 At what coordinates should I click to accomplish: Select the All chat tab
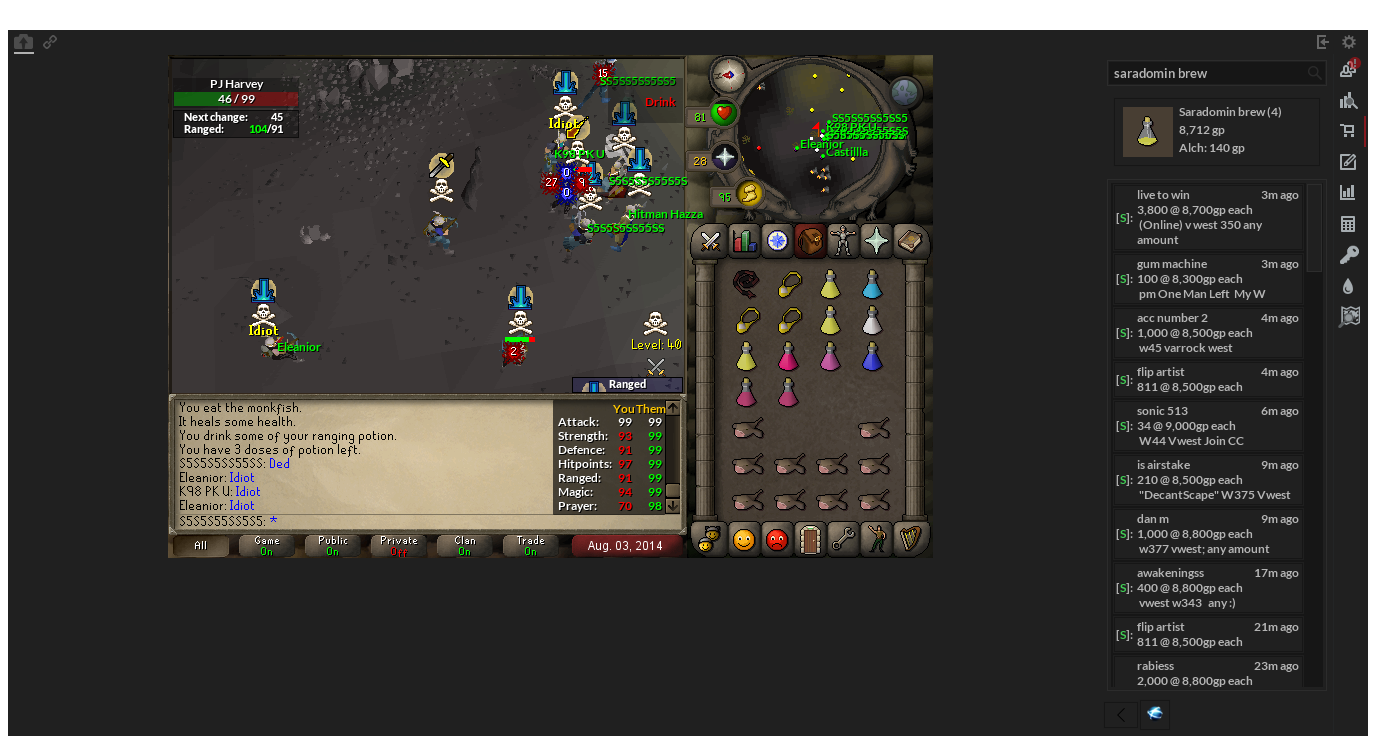(x=200, y=544)
